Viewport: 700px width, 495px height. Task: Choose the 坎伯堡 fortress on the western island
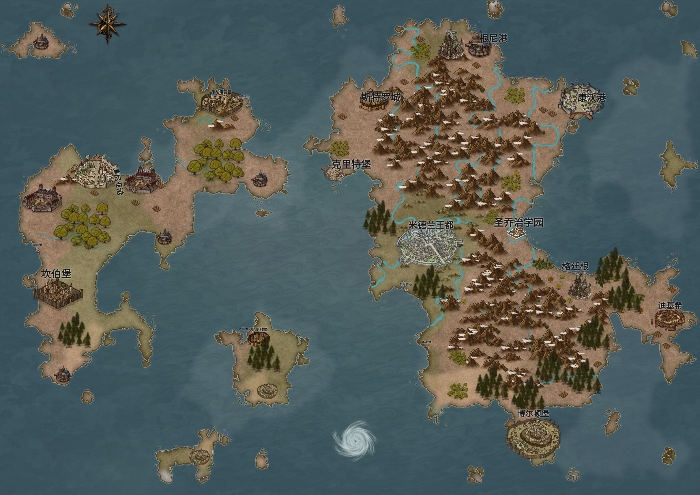[56, 291]
